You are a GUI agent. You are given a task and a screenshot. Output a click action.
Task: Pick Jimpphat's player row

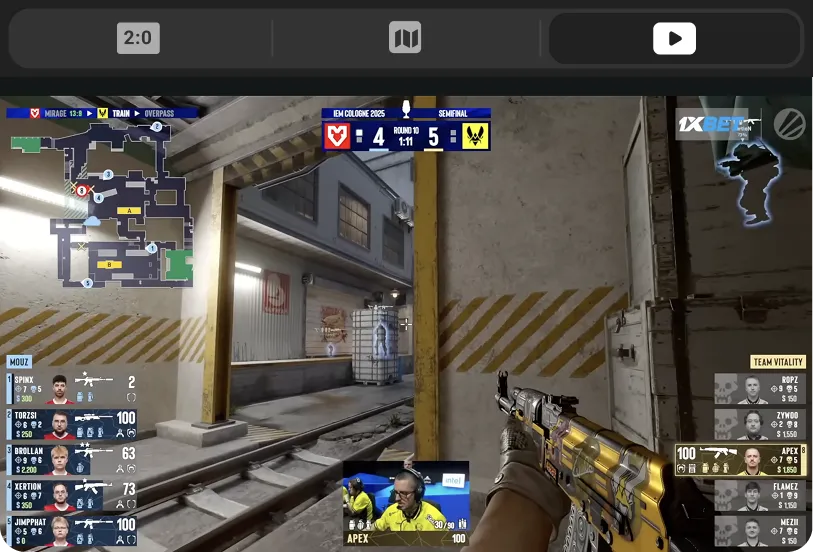point(72,530)
